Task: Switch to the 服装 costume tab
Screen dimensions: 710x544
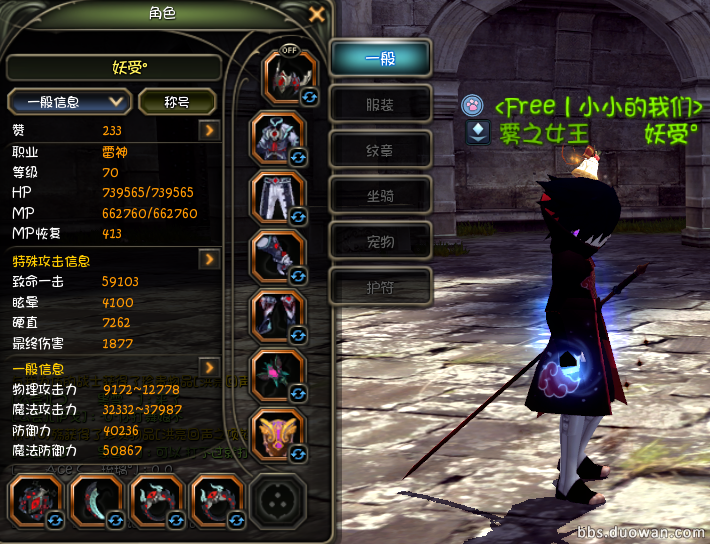Action: point(381,103)
